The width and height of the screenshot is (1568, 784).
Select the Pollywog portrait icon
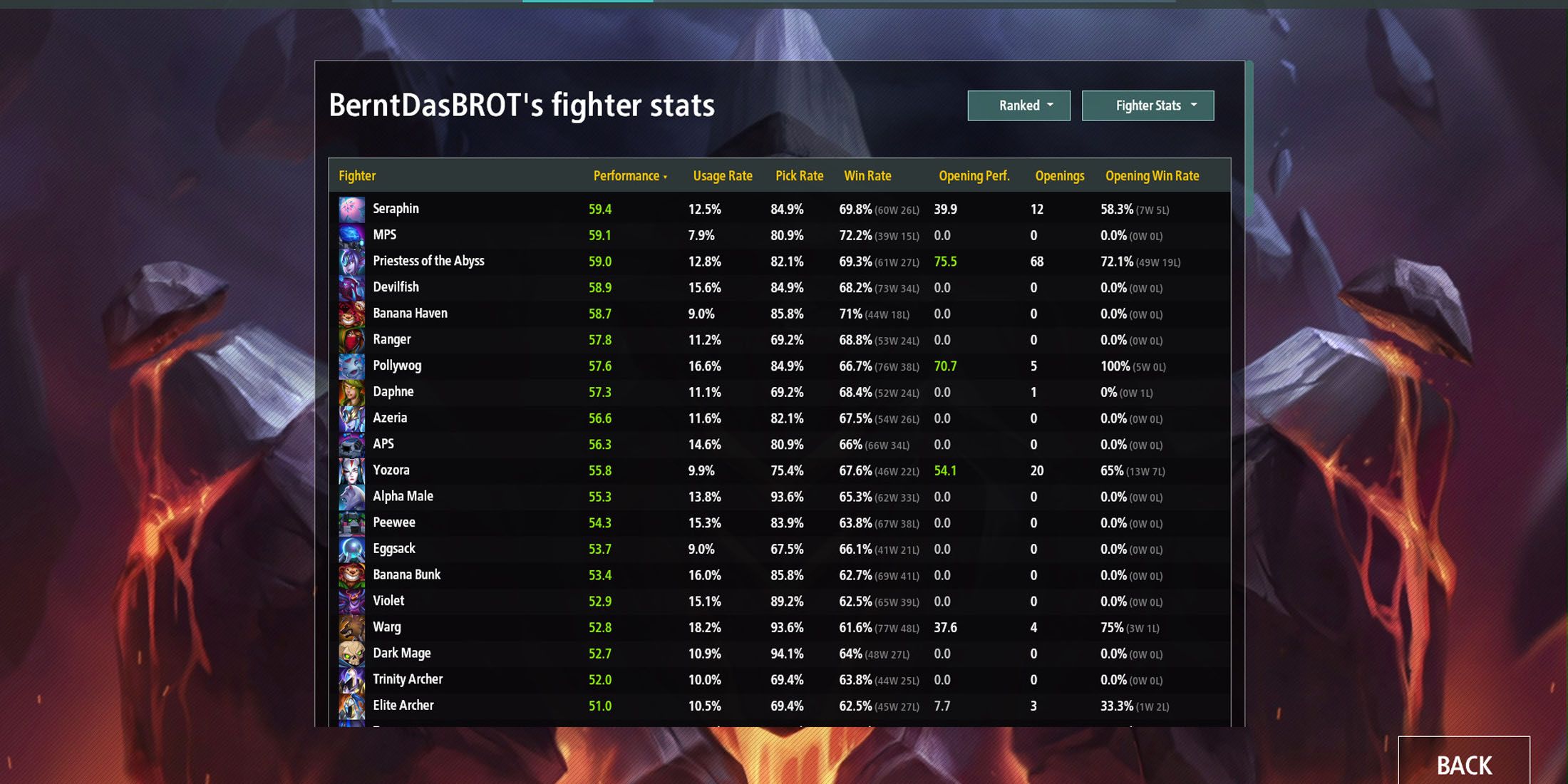click(351, 366)
